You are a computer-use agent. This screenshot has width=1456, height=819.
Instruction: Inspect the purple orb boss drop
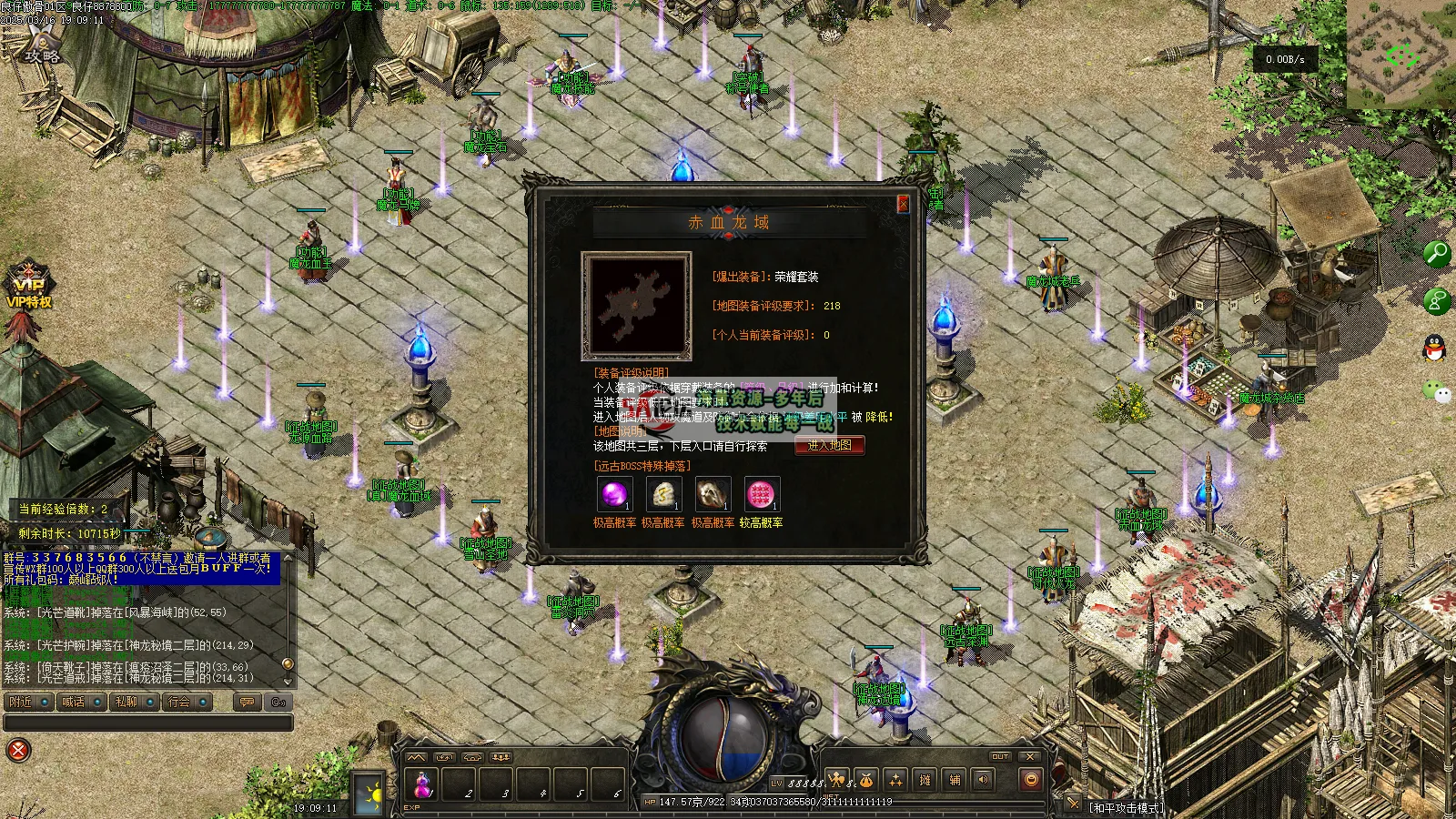(614, 495)
